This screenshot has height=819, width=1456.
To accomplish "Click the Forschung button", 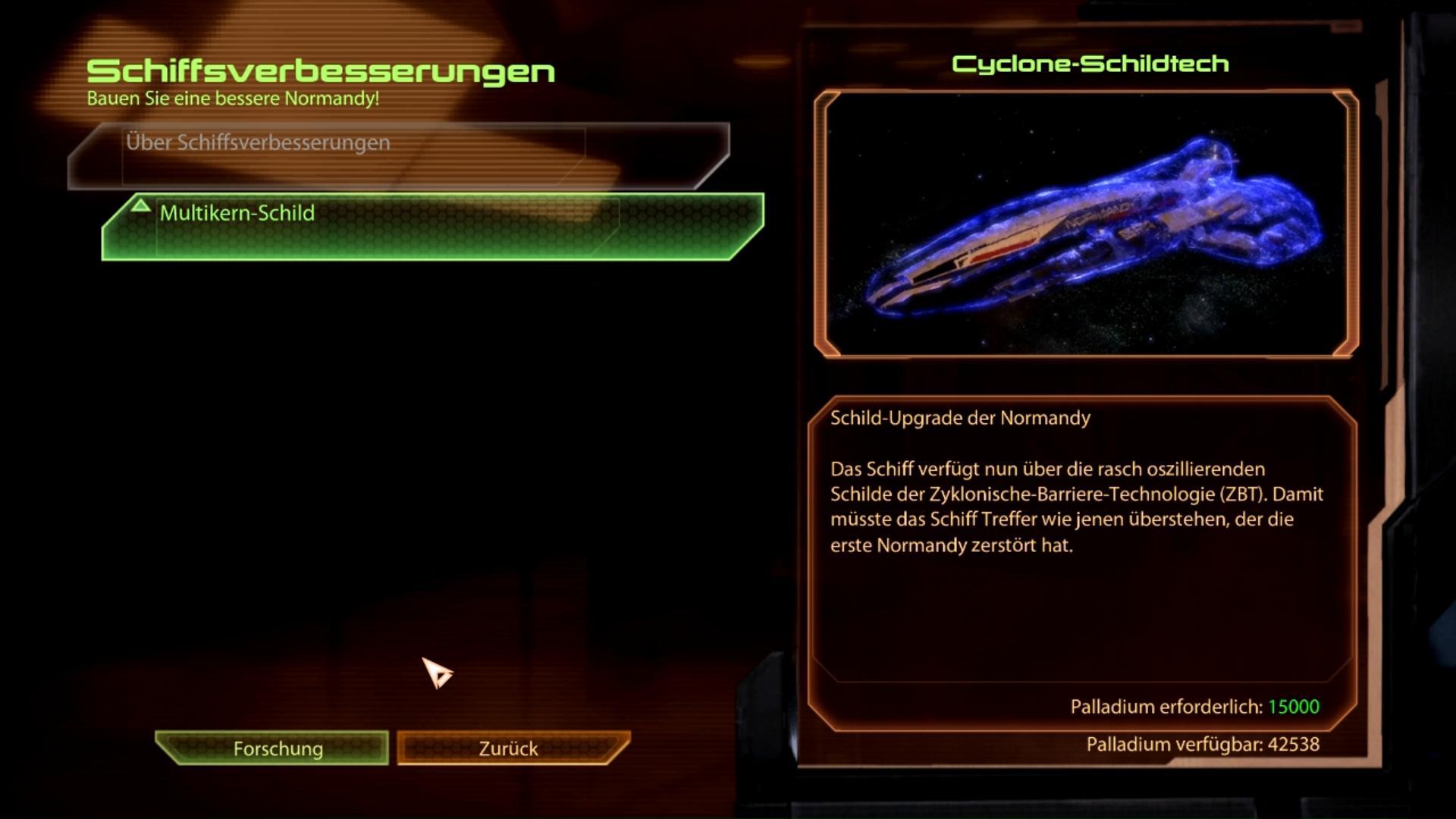I will [278, 748].
